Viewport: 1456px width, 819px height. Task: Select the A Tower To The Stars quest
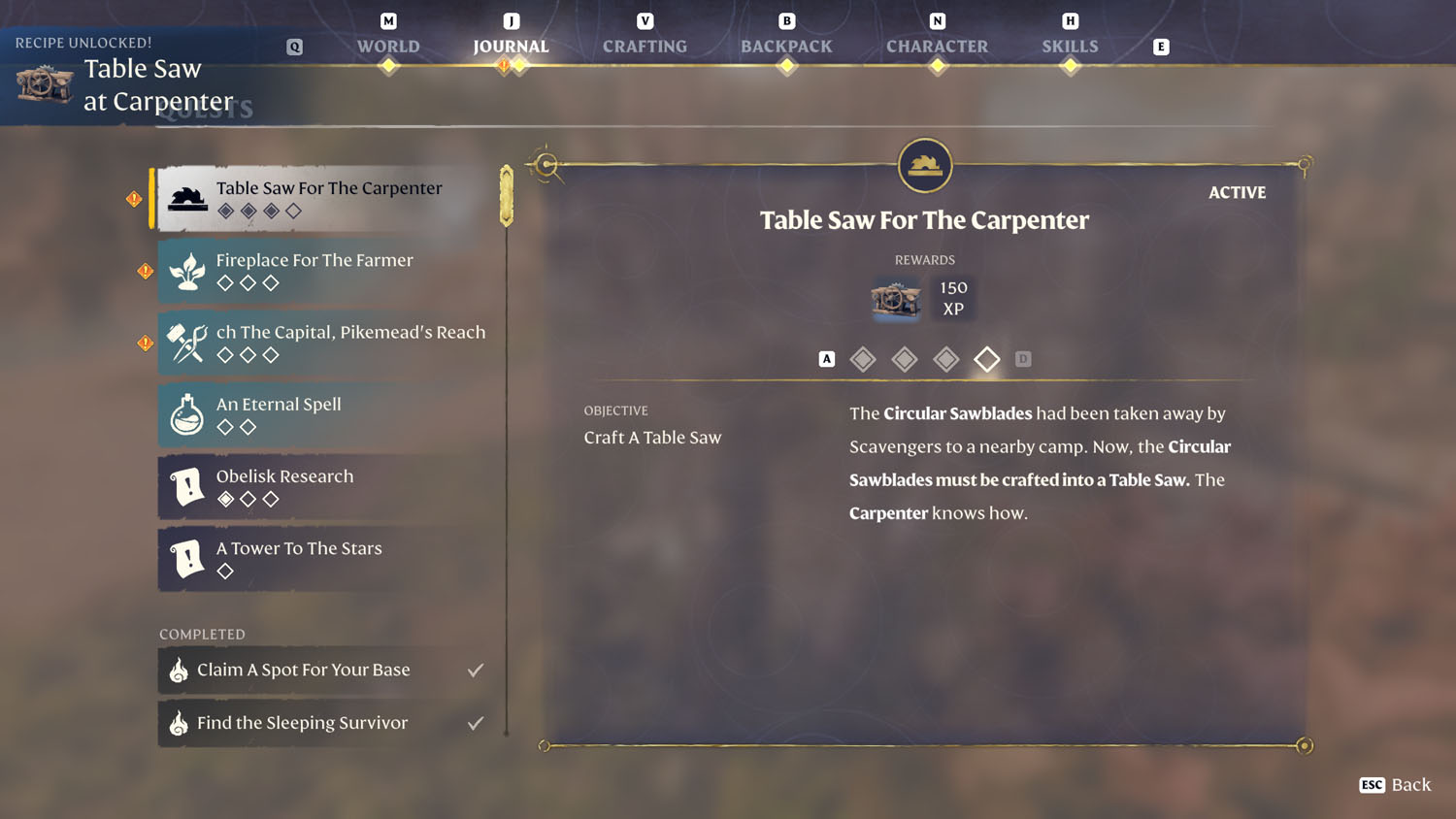(x=328, y=559)
